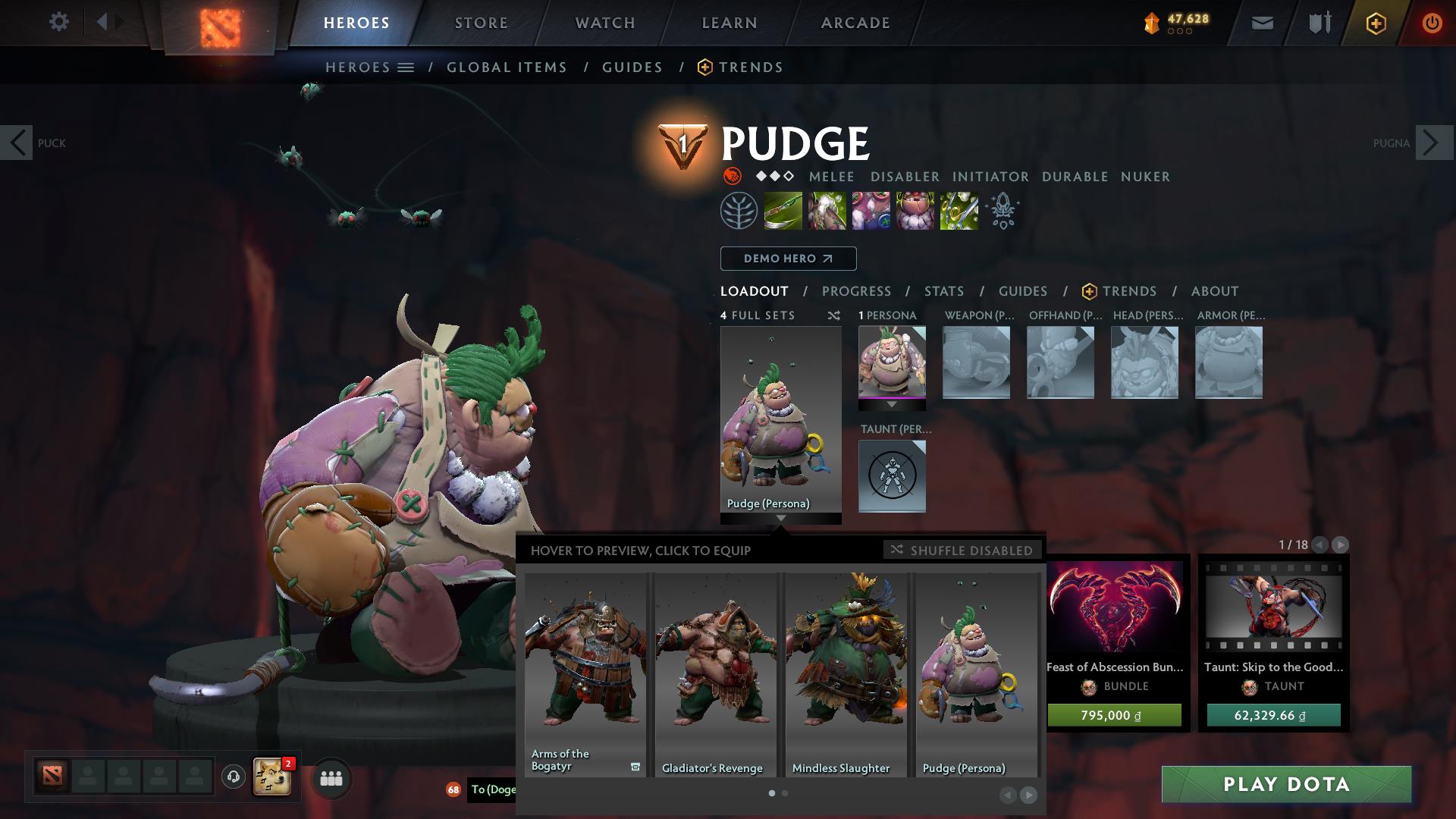Select the Aghanim's Scepter upgrade icon
Viewport: 1456px width, 819px height.
[x=1003, y=210]
